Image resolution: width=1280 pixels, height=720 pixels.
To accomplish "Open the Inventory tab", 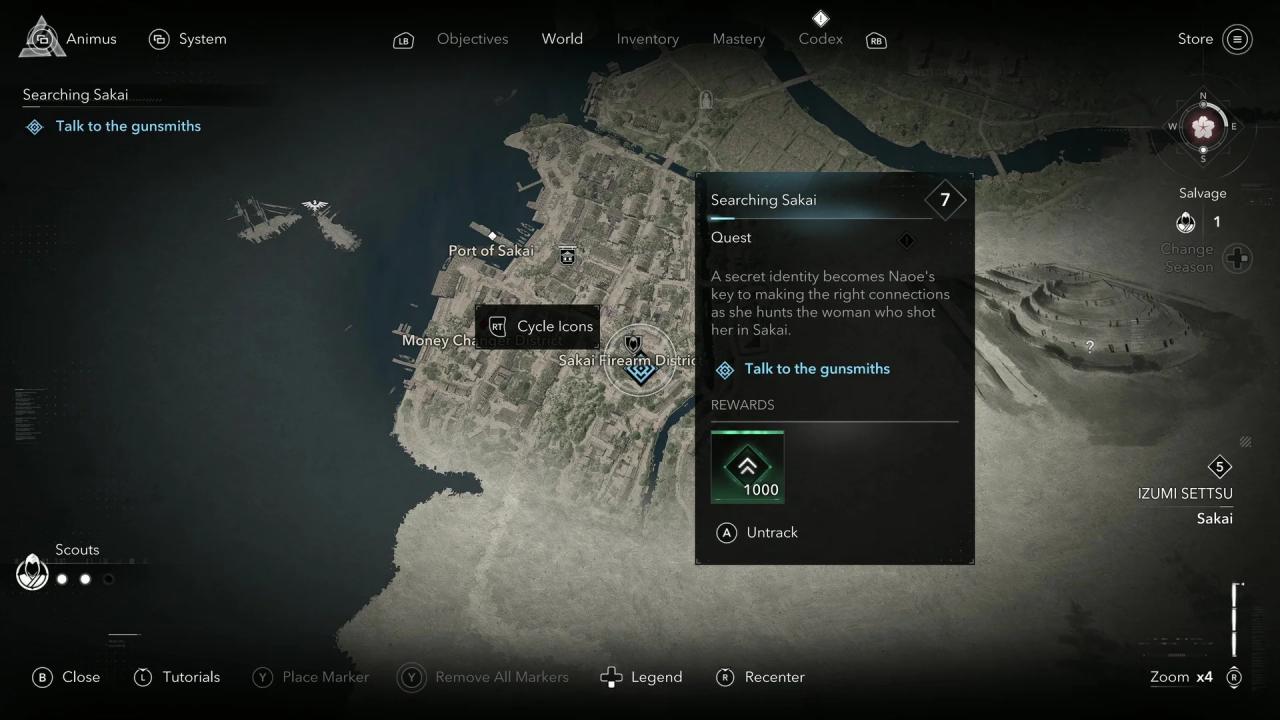I will pyautogui.click(x=647, y=39).
